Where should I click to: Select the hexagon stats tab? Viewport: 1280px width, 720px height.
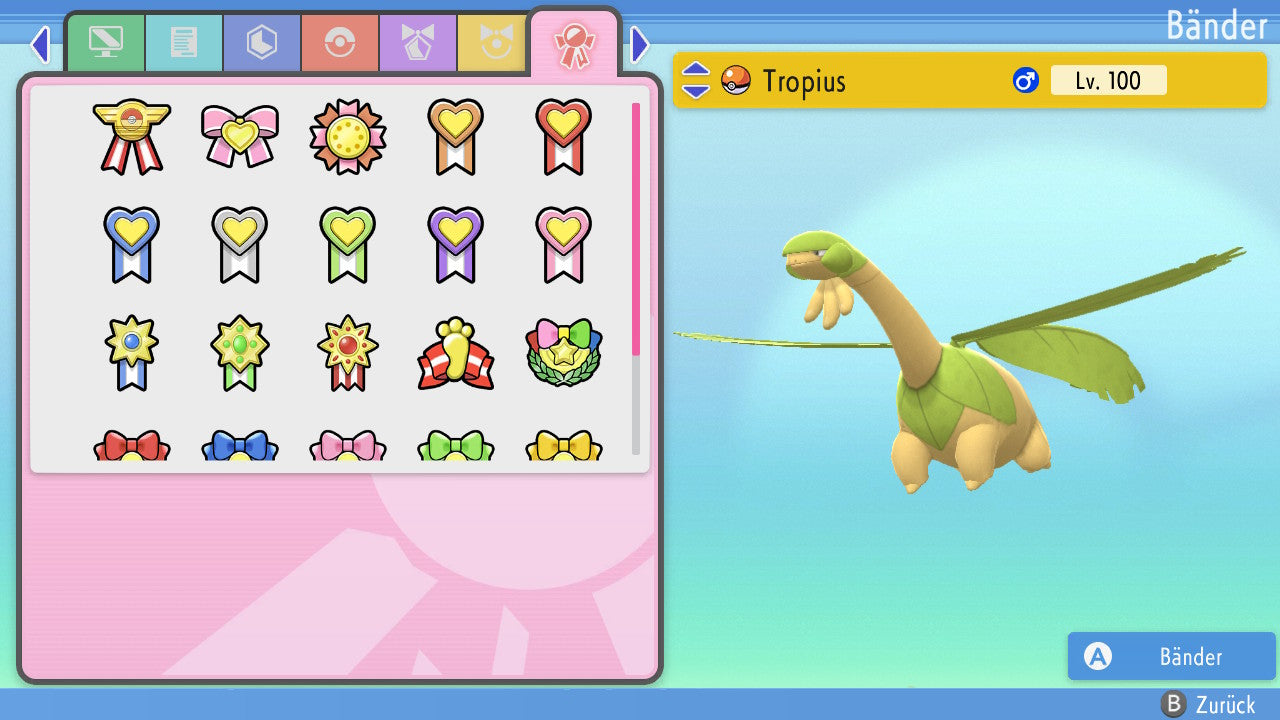[x=262, y=43]
